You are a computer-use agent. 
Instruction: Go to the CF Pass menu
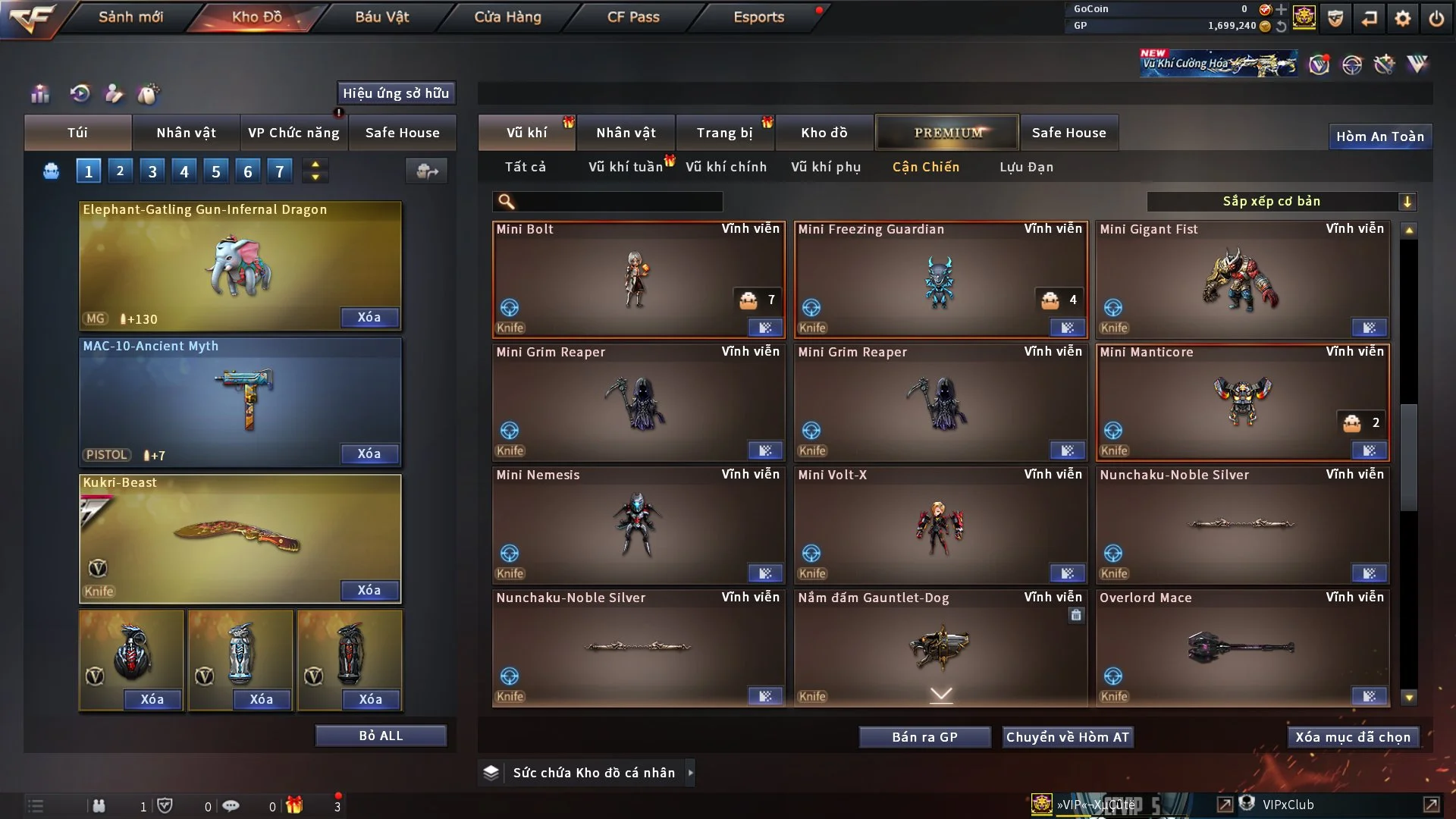click(x=633, y=17)
